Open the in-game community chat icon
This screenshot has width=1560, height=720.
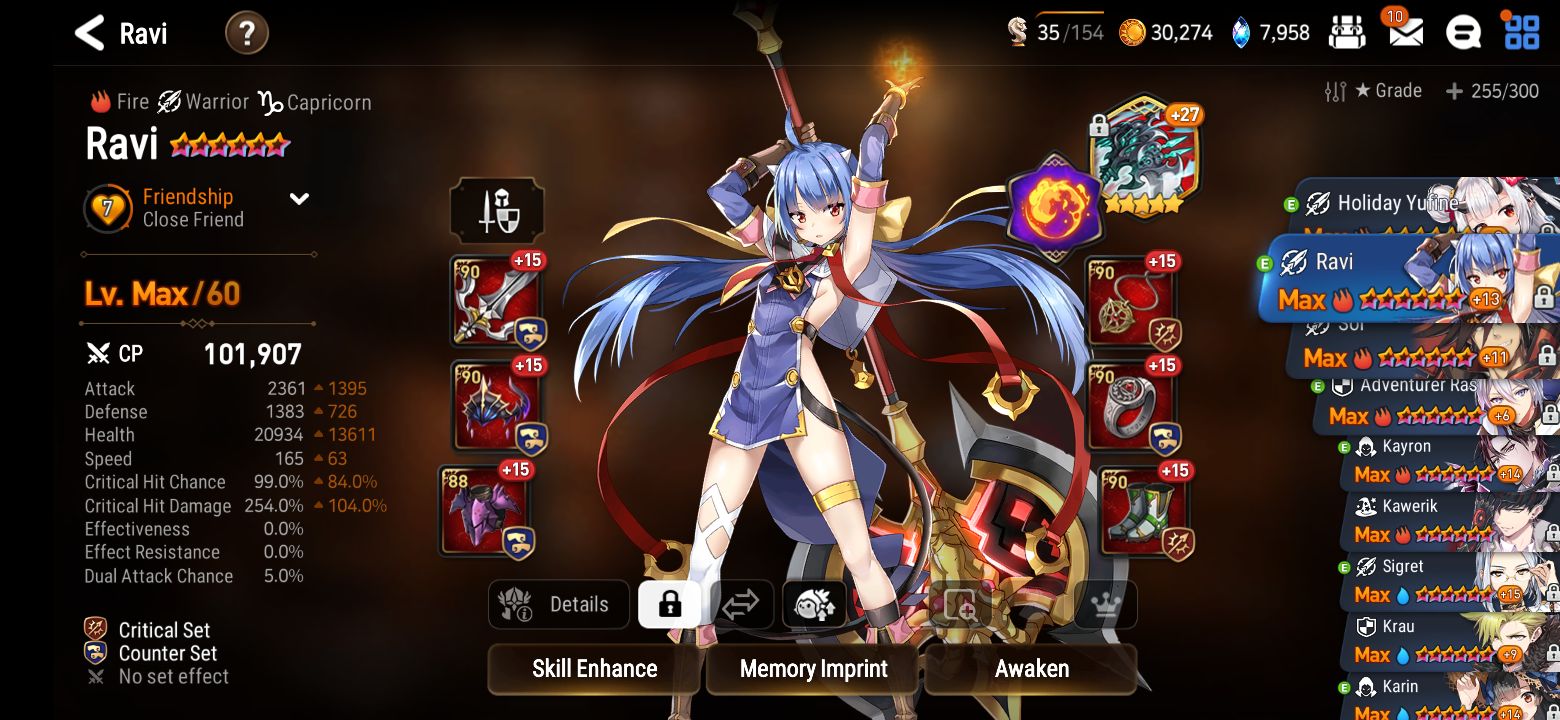click(x=1463, y=32)
